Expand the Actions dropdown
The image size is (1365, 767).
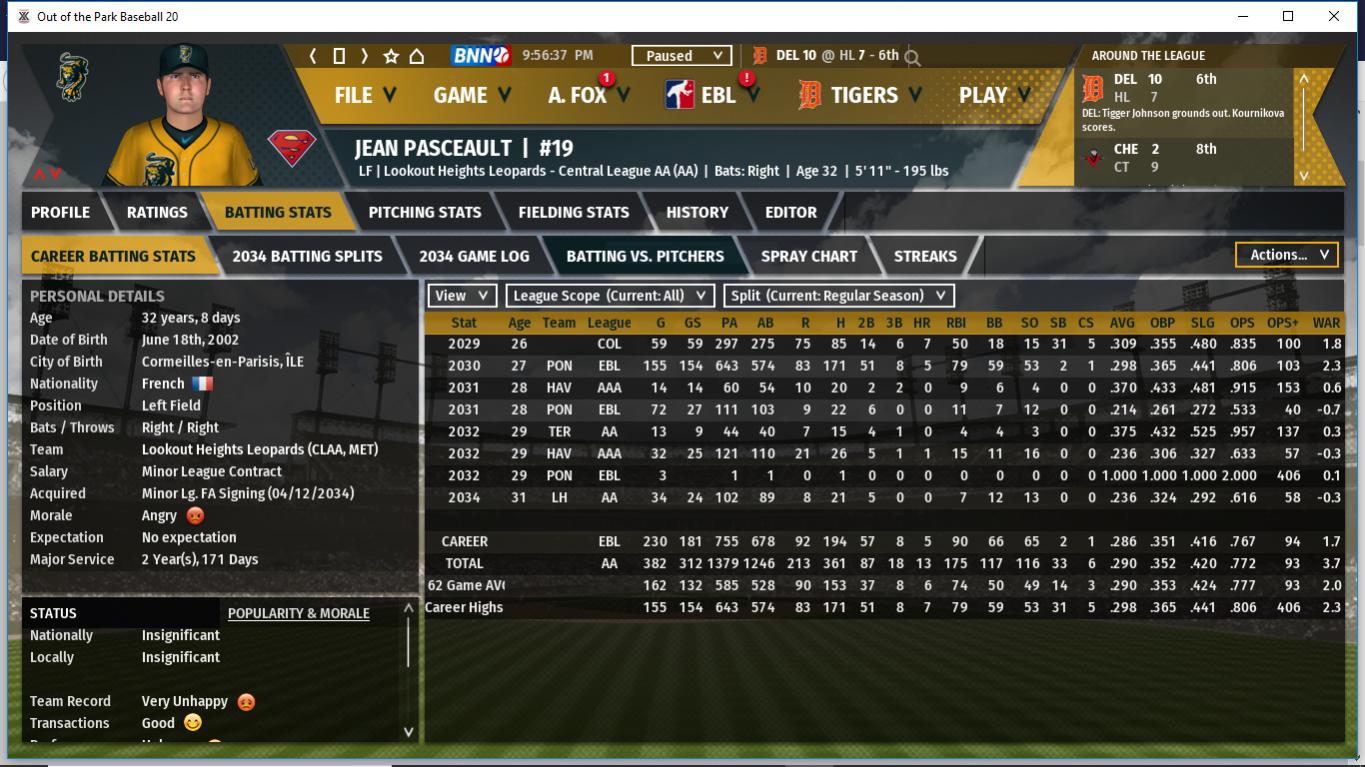pyautogui.click(x=1287, y=255)
